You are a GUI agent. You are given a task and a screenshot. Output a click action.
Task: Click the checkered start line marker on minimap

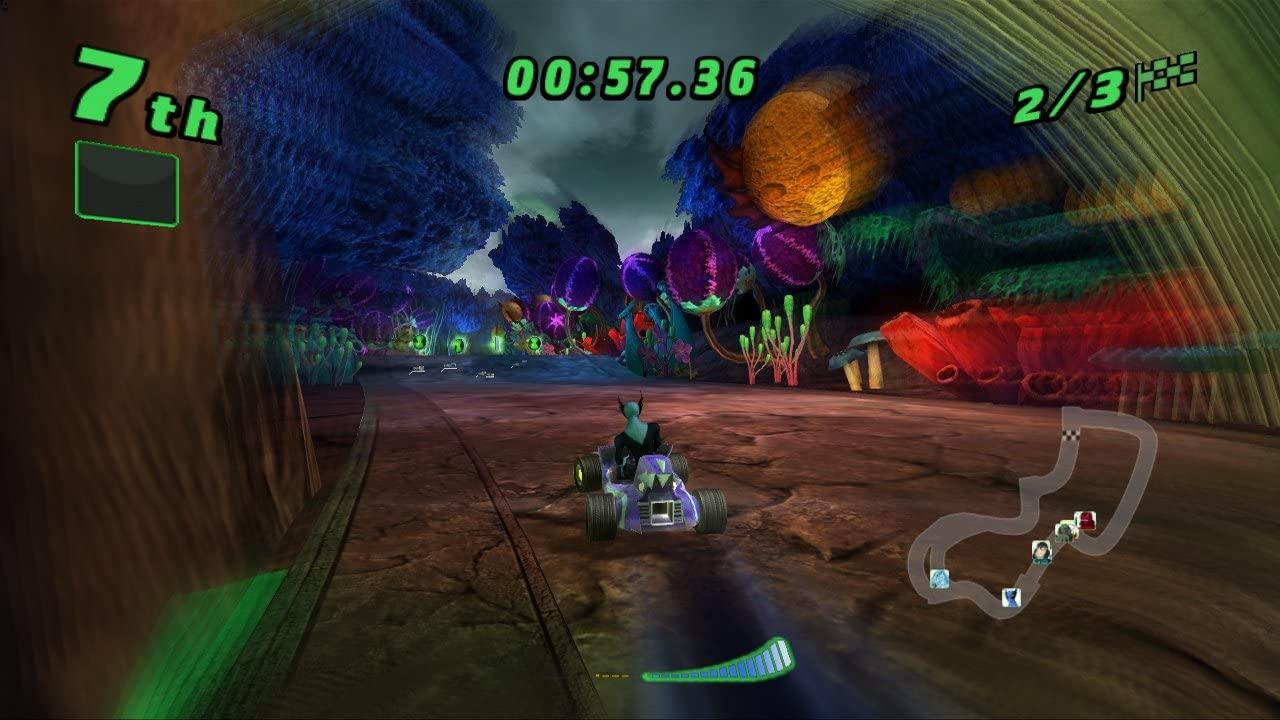tap(1070, 434)
